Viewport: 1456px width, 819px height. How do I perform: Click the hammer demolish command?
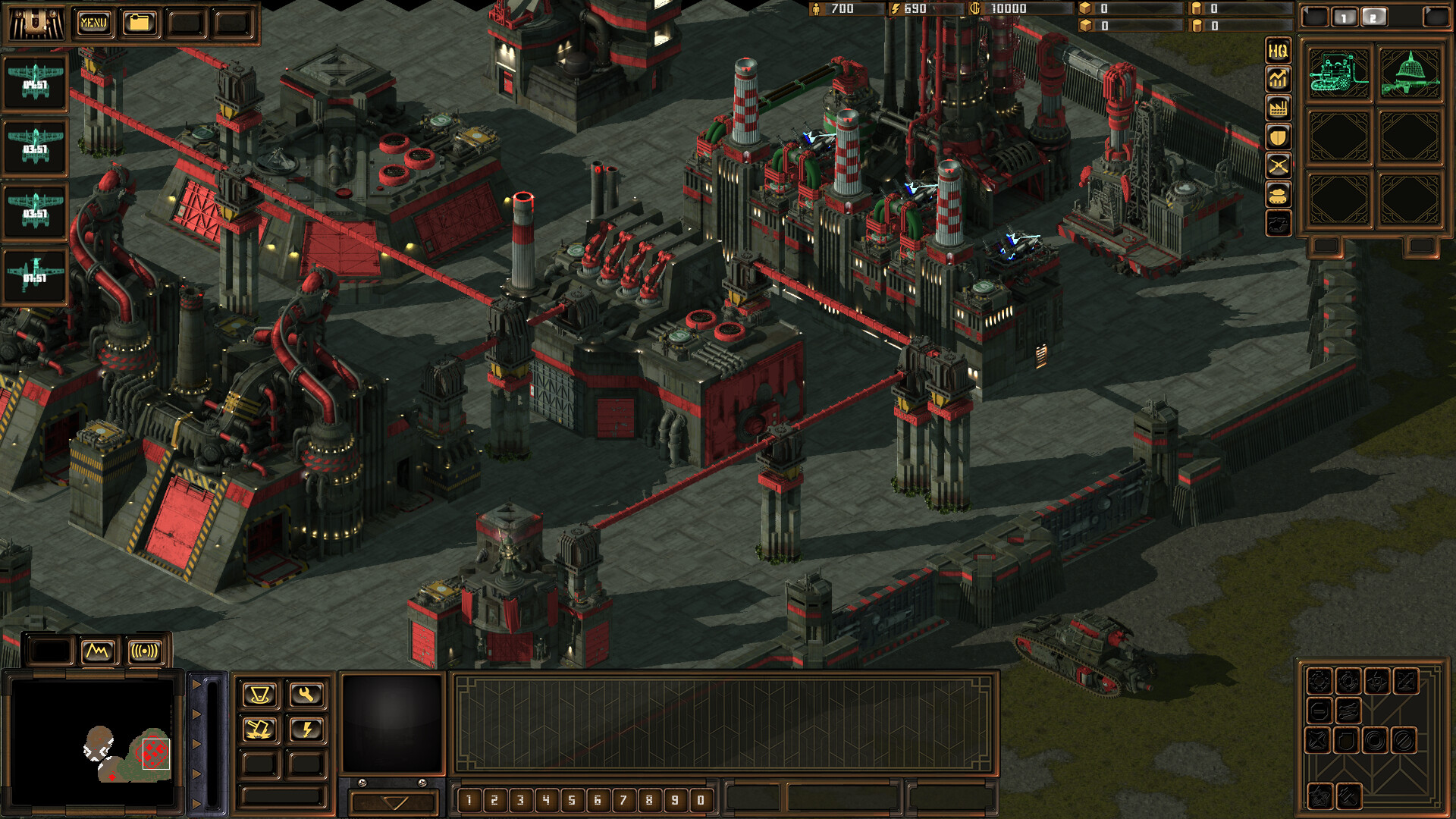pos(259,730)
